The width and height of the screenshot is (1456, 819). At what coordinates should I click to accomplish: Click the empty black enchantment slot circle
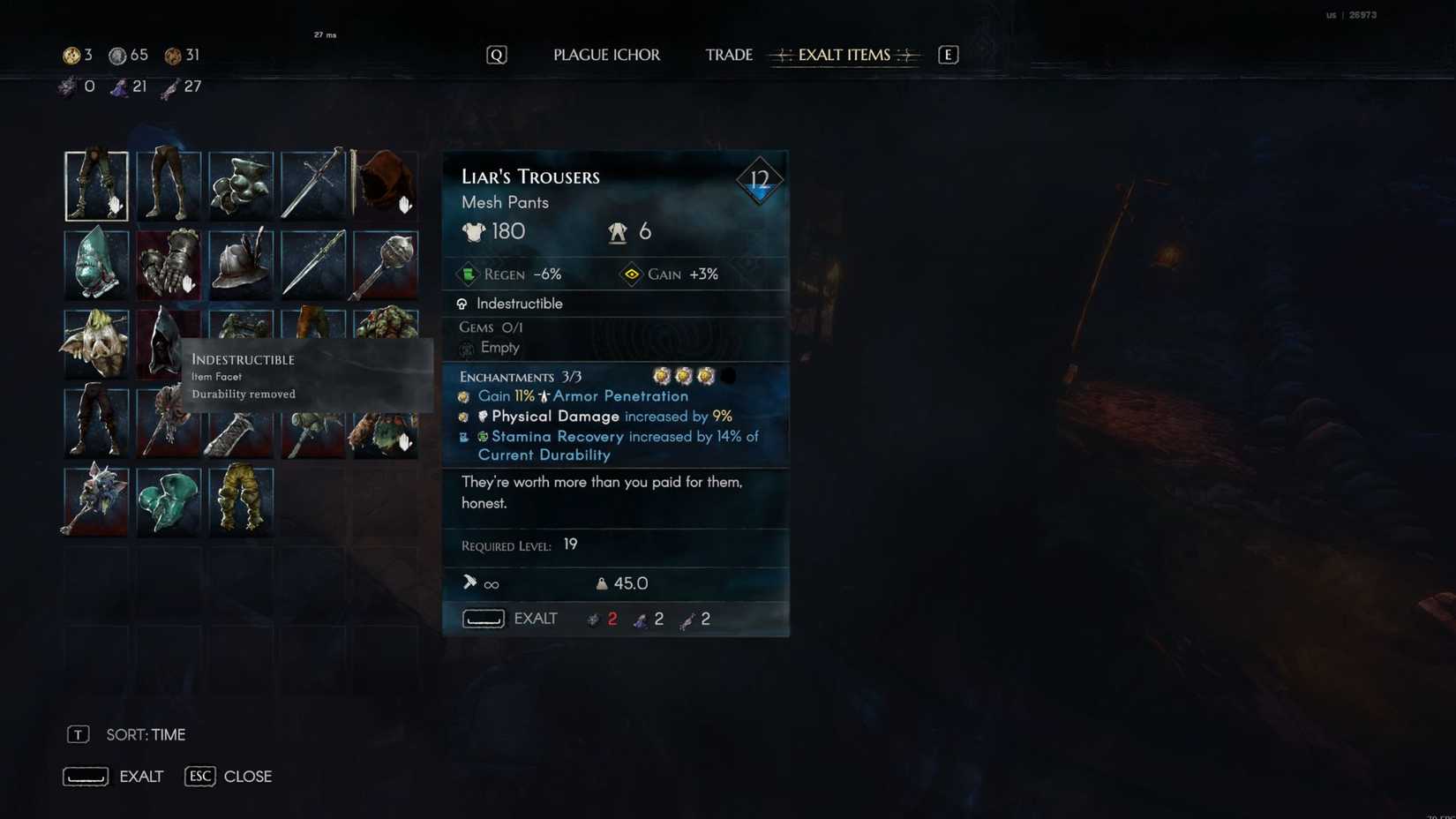click(727, 376)
